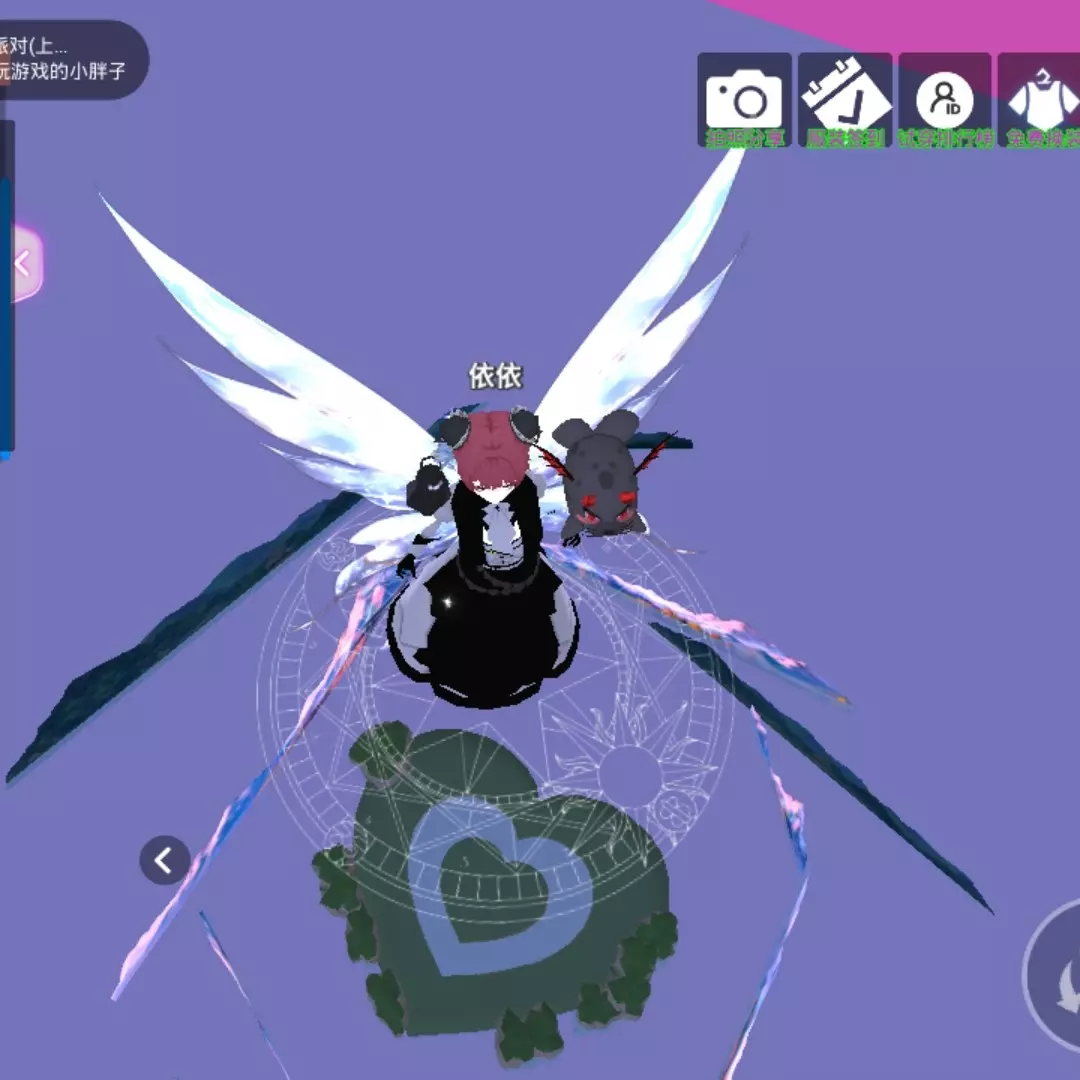Open the camera photo share button
The width and height of the screenshot is (1080, 1080).
pyautogui.click(x=744, y=100)
